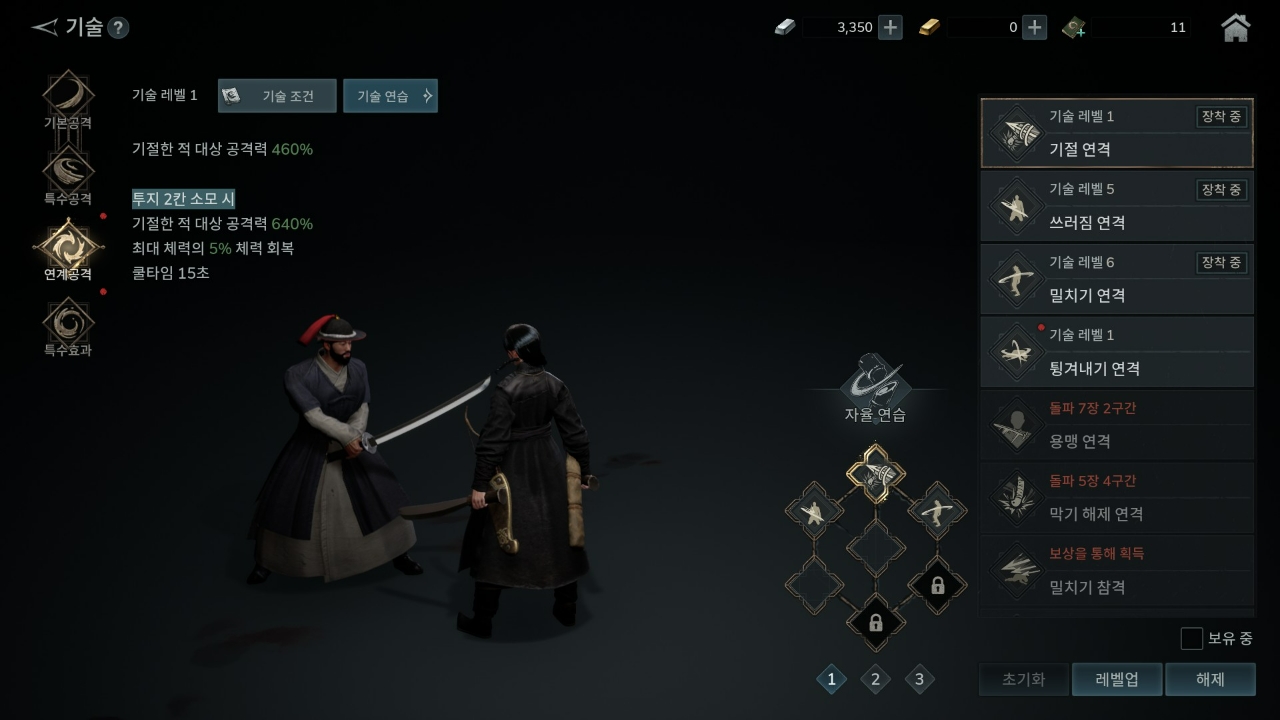The height and width of the screenshot is (720, 1280).
Task: Select the 연계공격 category
Action: pos(68,248)
